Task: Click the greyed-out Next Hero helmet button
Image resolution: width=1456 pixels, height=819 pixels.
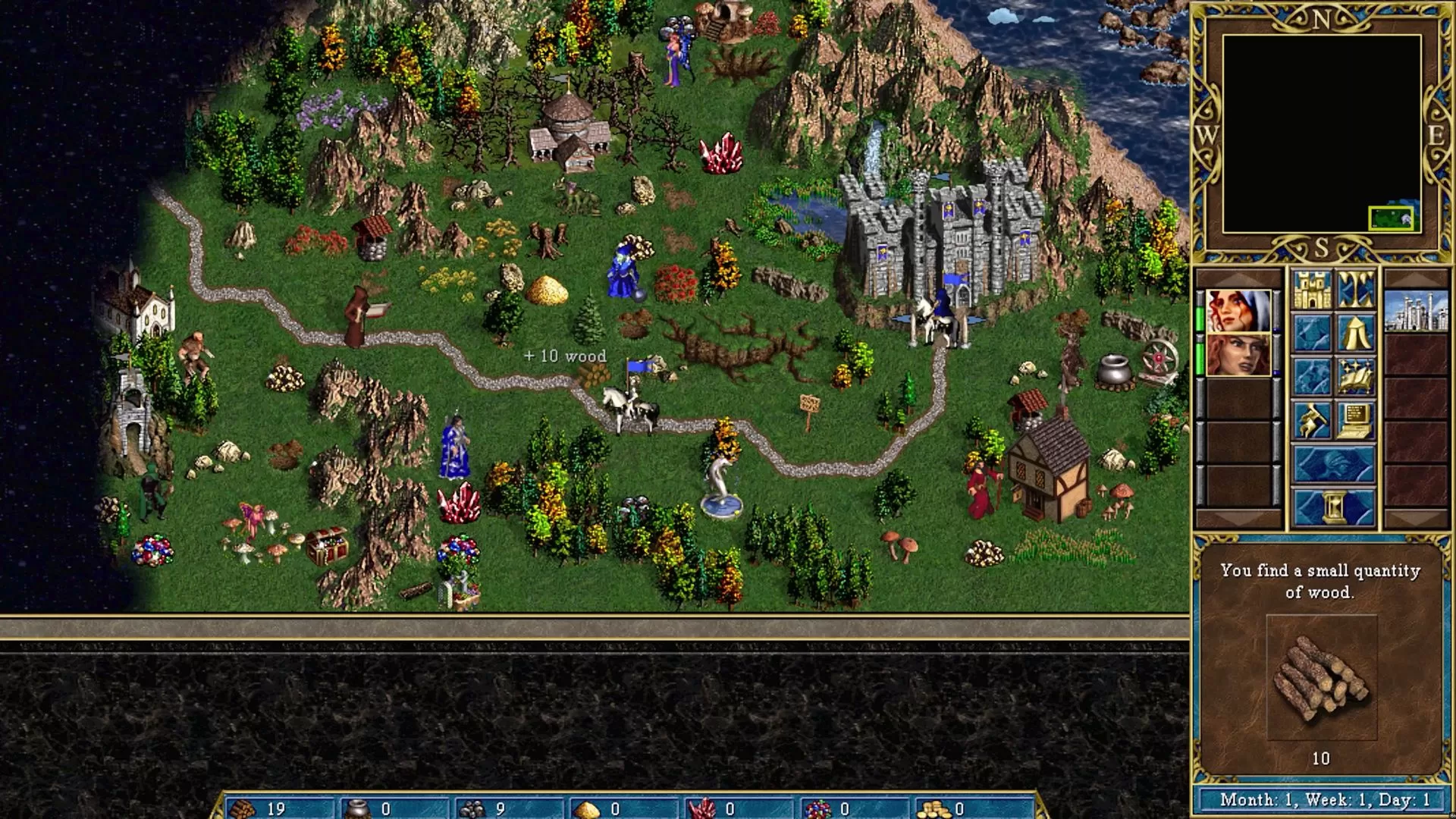Action: (1334, 463)
